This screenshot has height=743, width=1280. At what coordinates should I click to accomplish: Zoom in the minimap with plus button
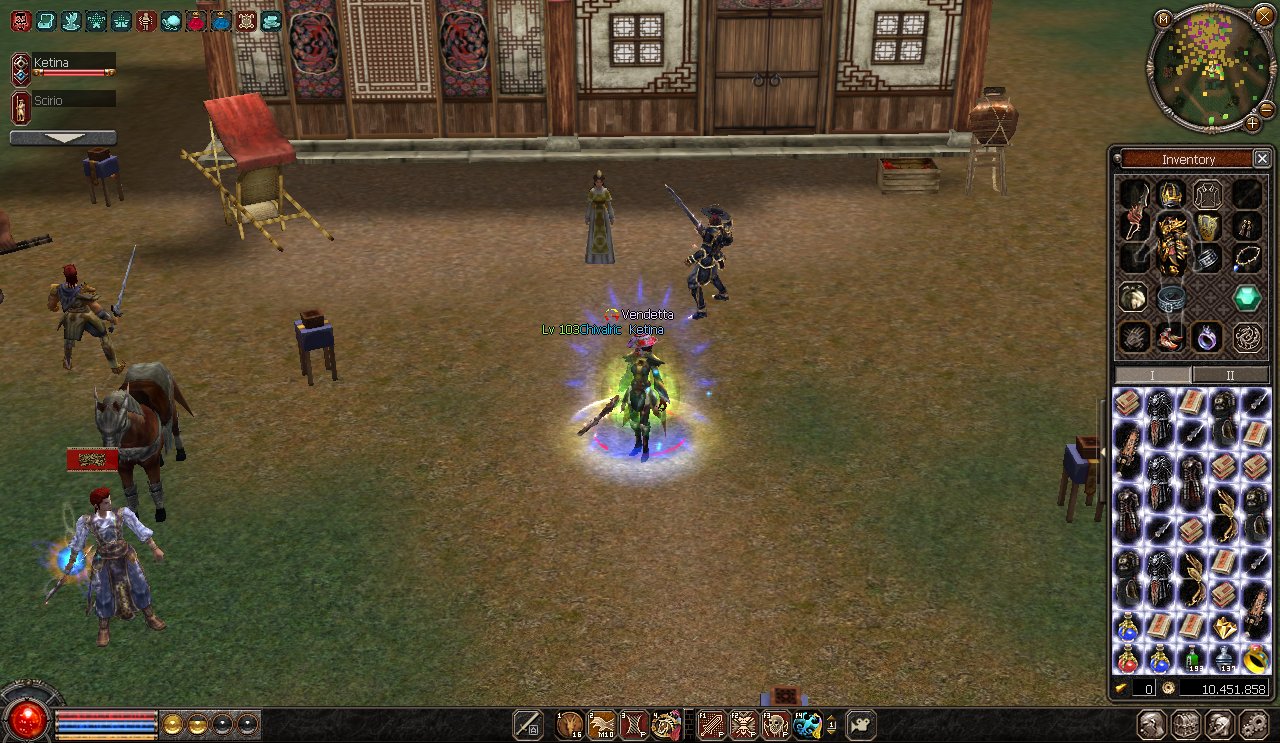point(1252,123)
